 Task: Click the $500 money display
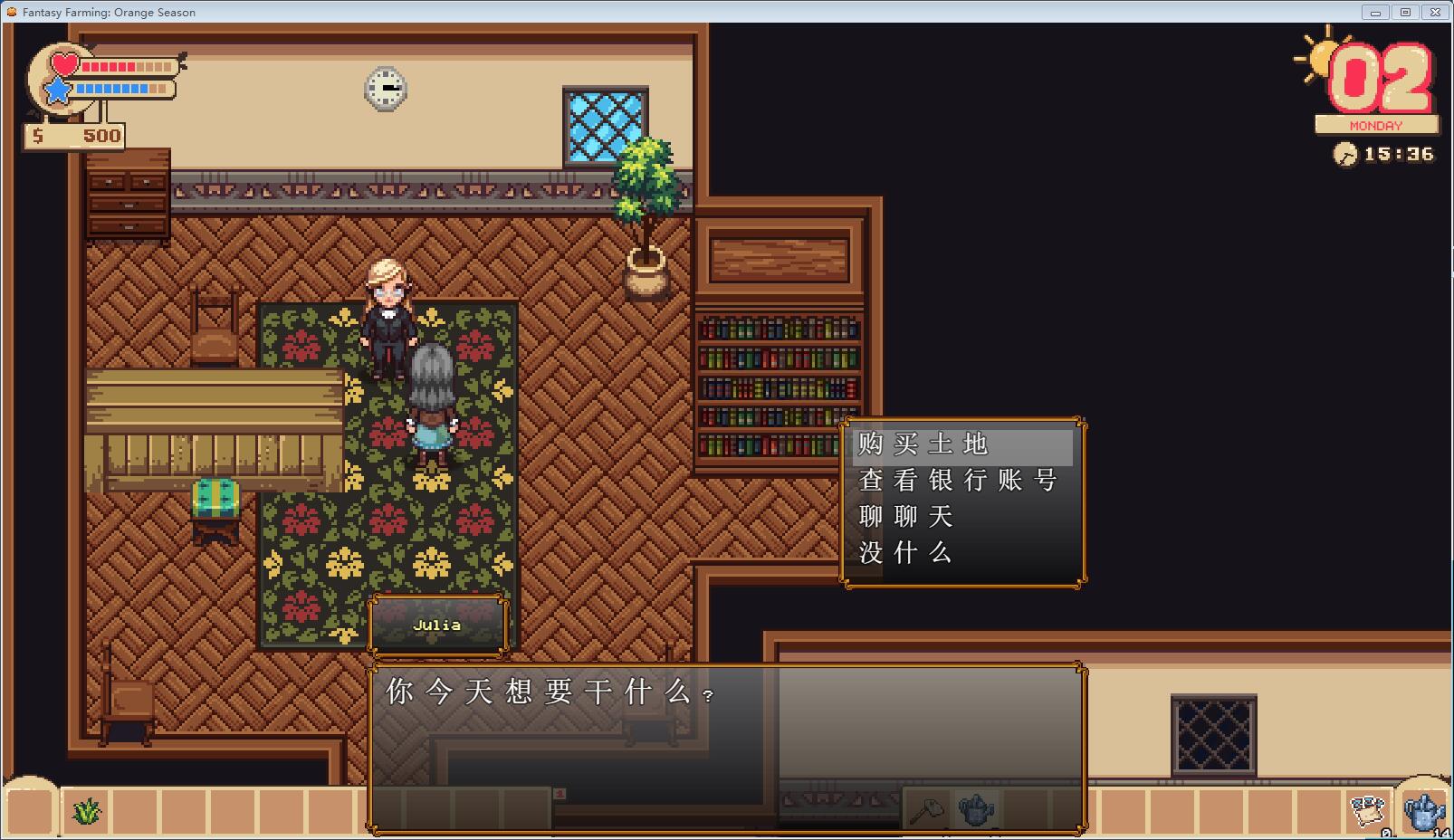pos(72,136)
